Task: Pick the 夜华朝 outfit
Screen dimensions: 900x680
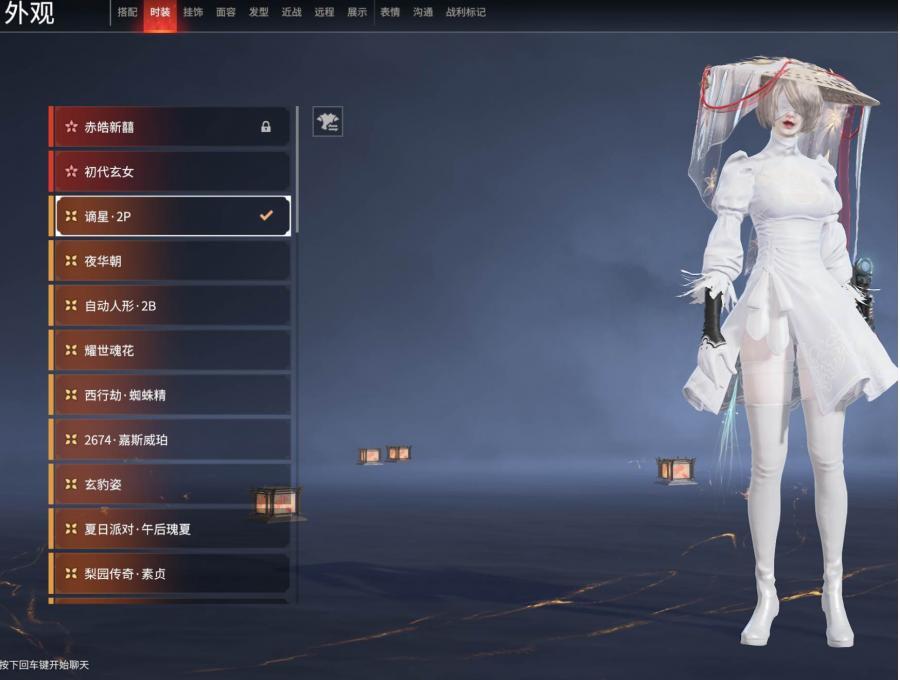Action: pos(170,261)
